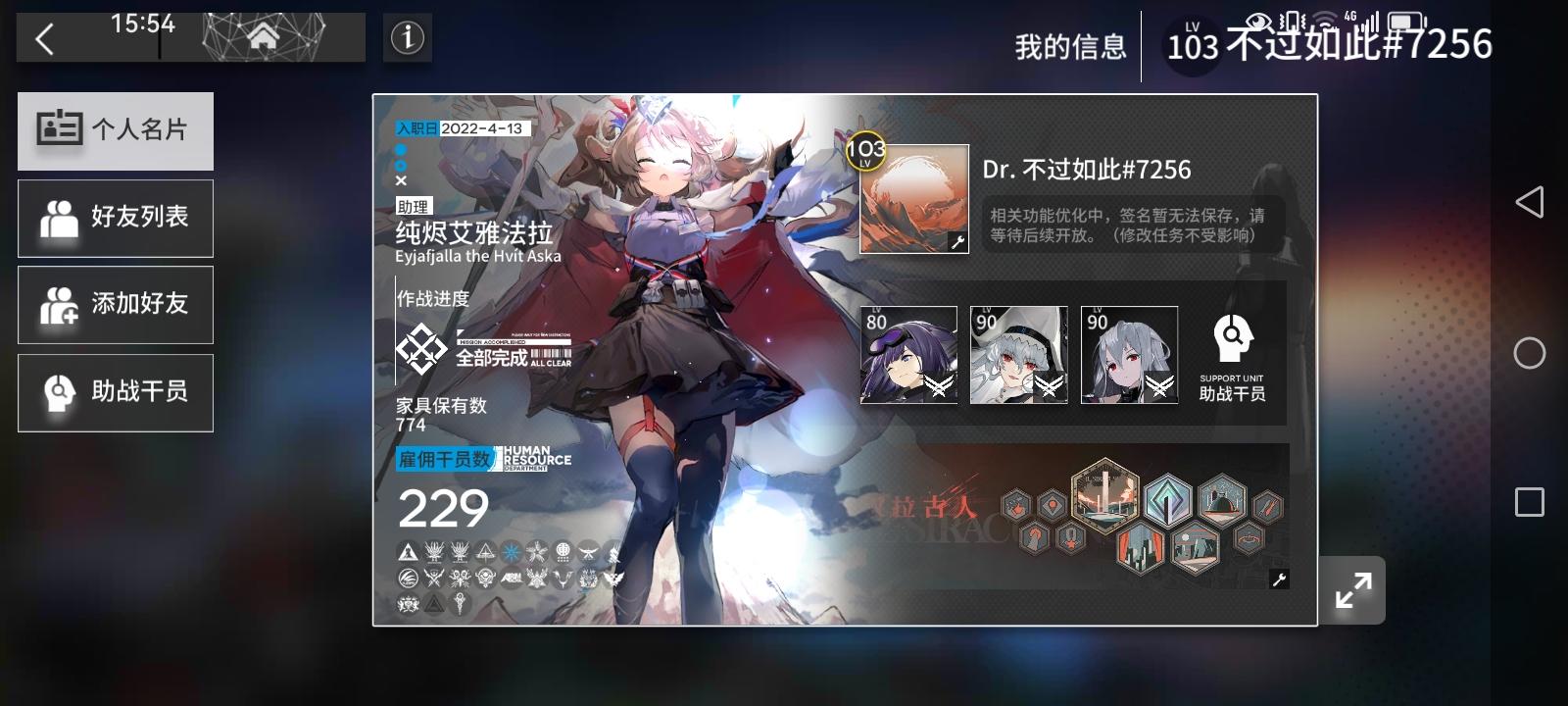This screenshot has height=706, width=1568.
Task: Tap the magnifier-head icon beside sidebar 助战干员
Action: point(59,391)
